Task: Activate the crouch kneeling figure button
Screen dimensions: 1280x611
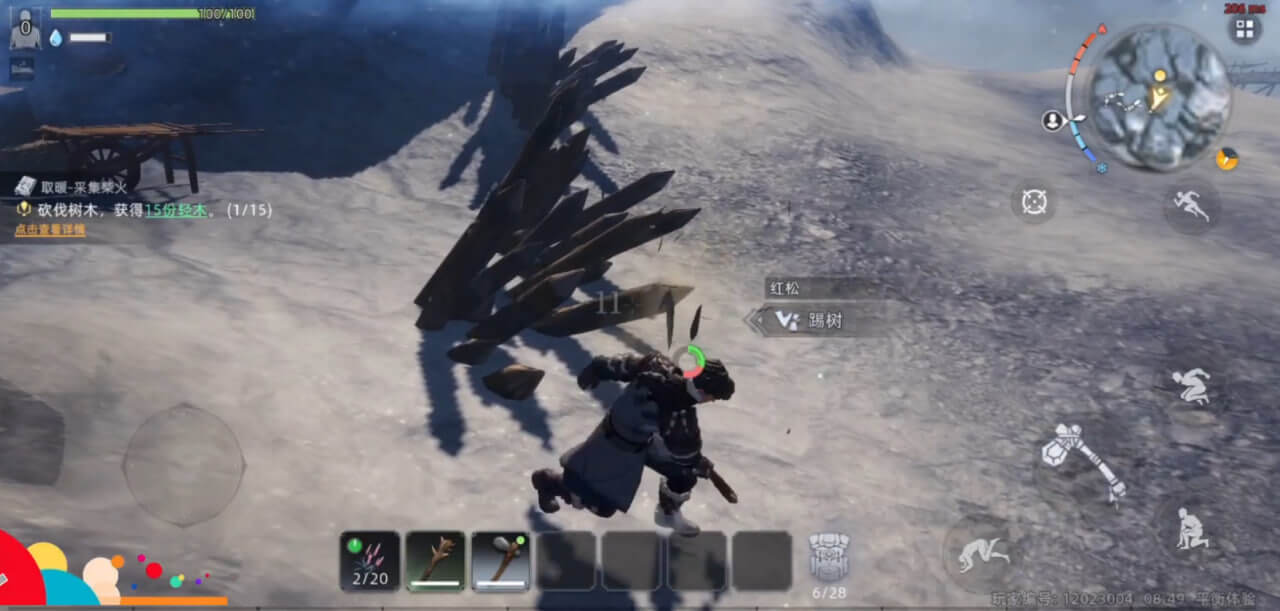Action: (x=1190, y=528)
